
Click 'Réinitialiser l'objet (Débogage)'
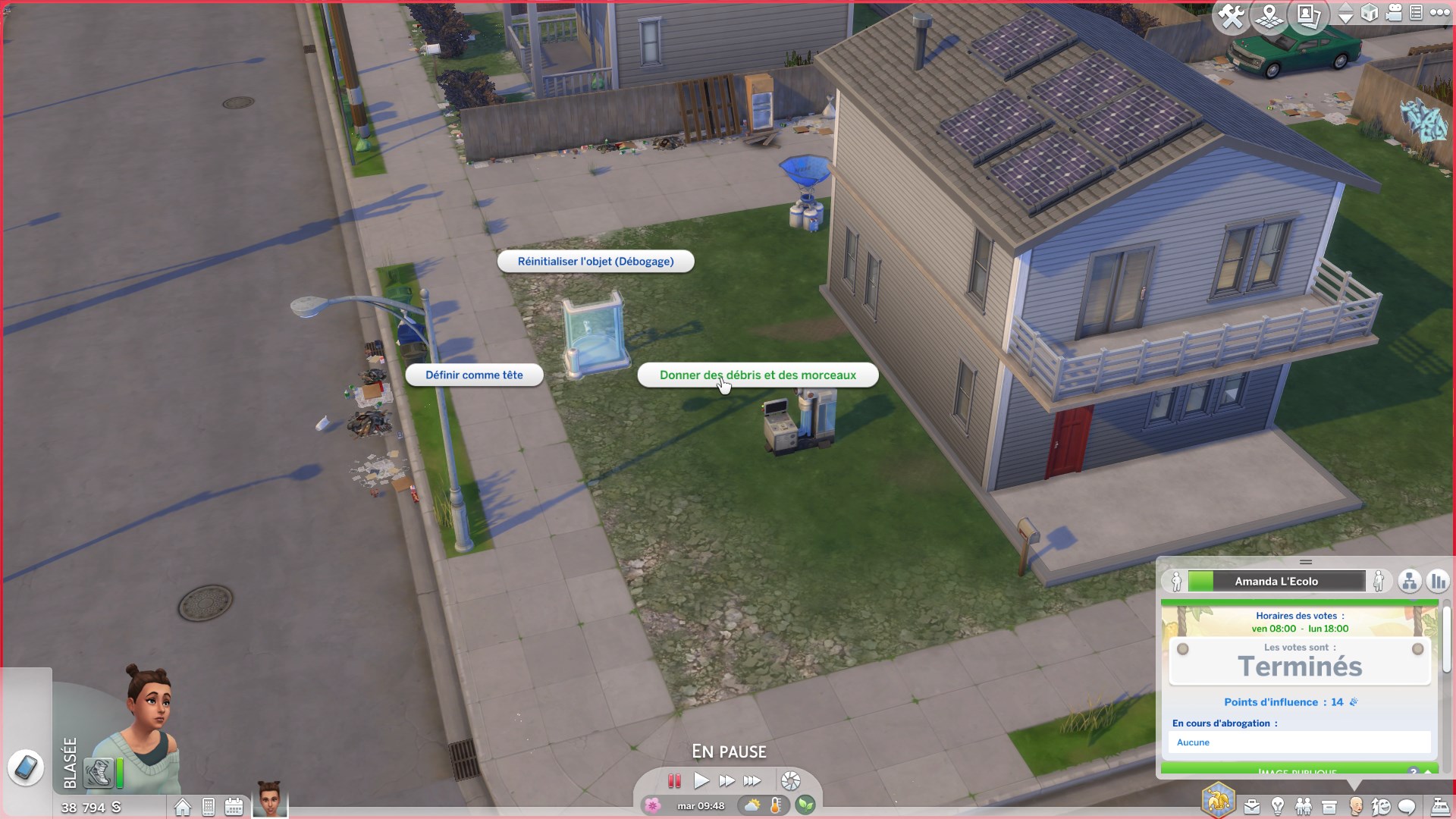[x=595, y=261]
